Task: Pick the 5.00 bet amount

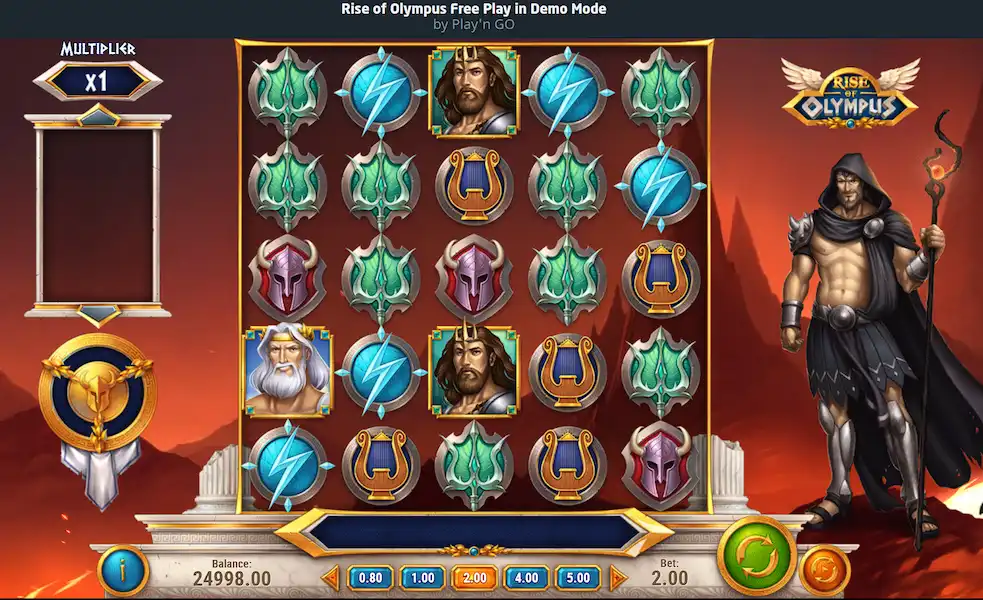Action: click(578, 577)
